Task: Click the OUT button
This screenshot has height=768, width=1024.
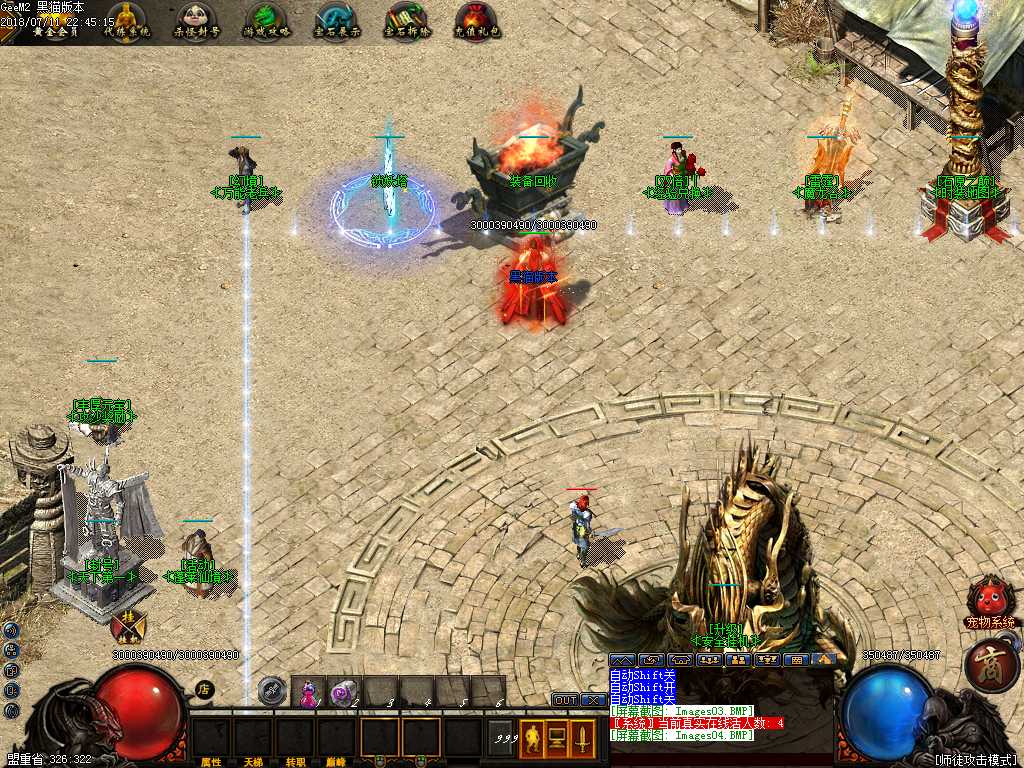Action: click(565, 700)
